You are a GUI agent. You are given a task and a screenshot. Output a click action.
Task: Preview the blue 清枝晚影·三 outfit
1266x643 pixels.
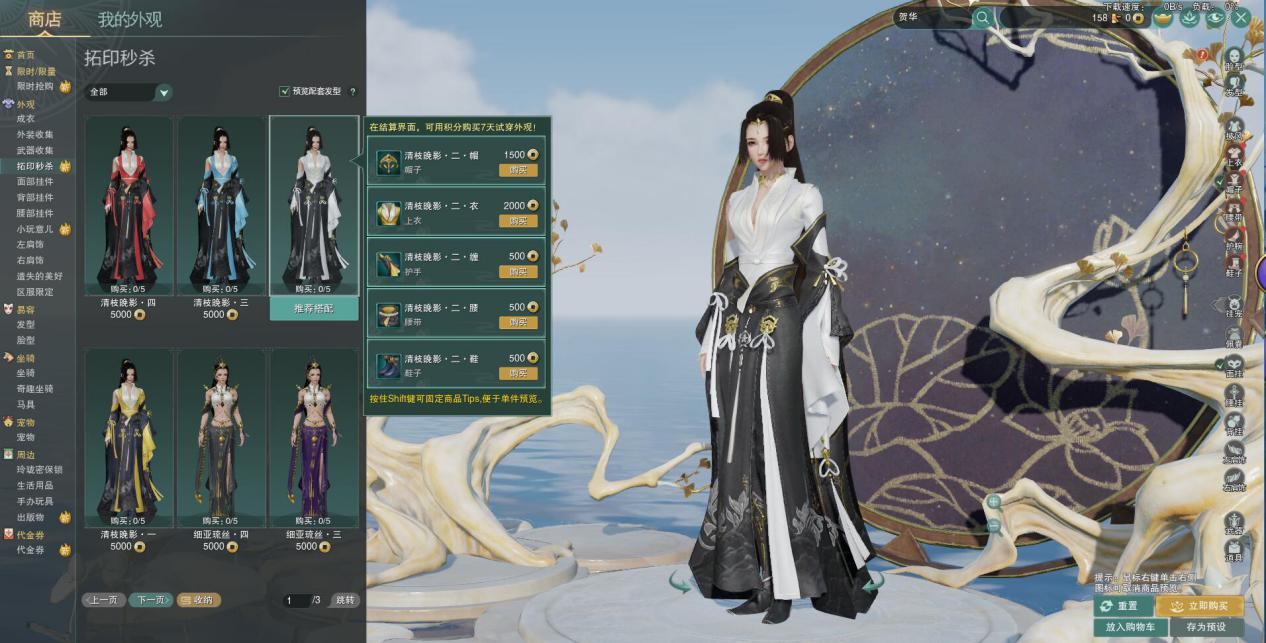pos(221,205)
